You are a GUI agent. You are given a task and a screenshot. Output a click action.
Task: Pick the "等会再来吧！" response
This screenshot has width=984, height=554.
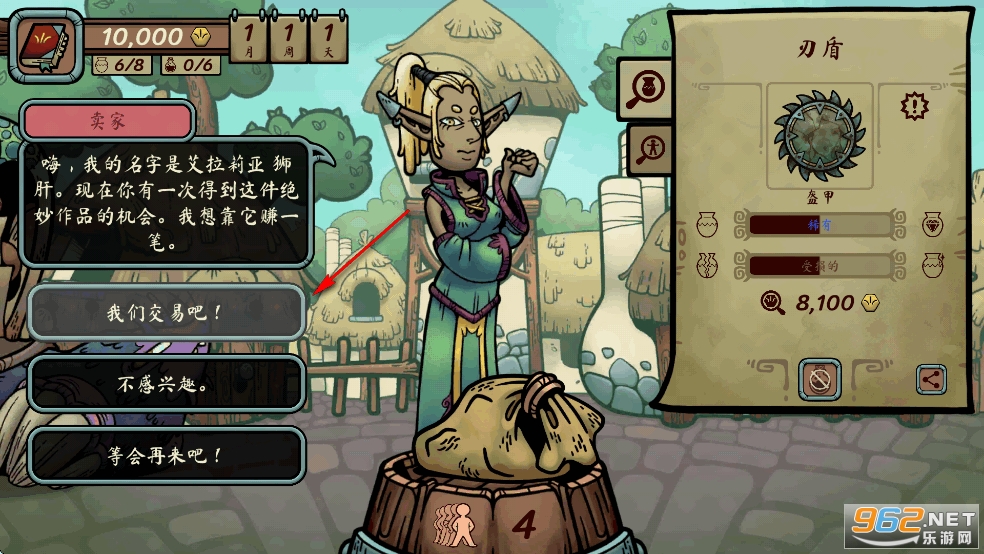coord(165,455)
